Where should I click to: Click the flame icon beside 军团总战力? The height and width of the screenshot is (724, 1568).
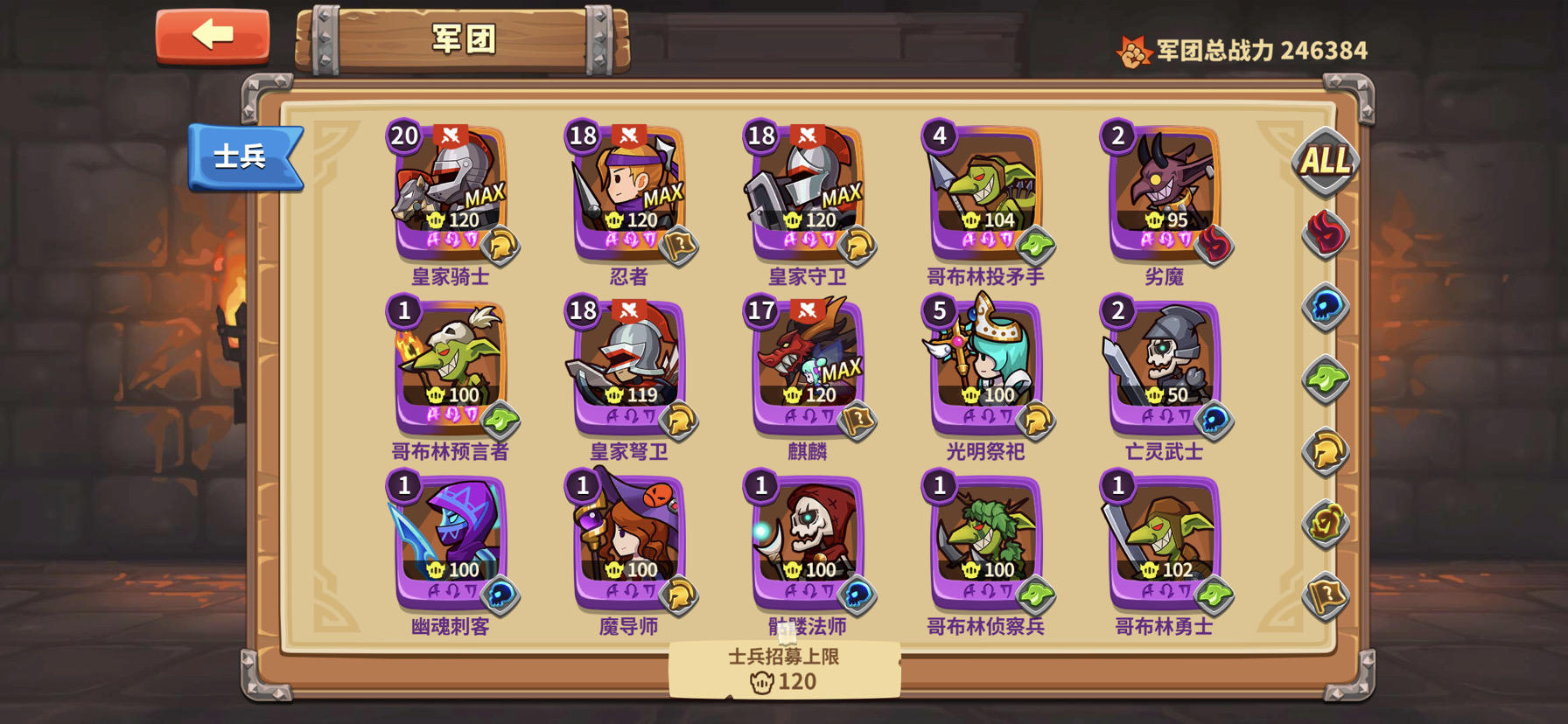click(x=1132, y=50)
